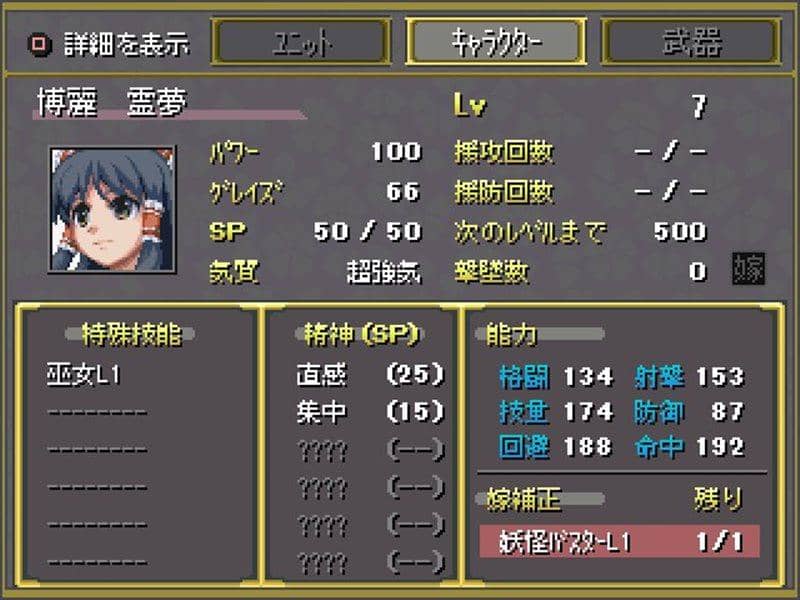Click the 嫁 icon

coord(748,269)
